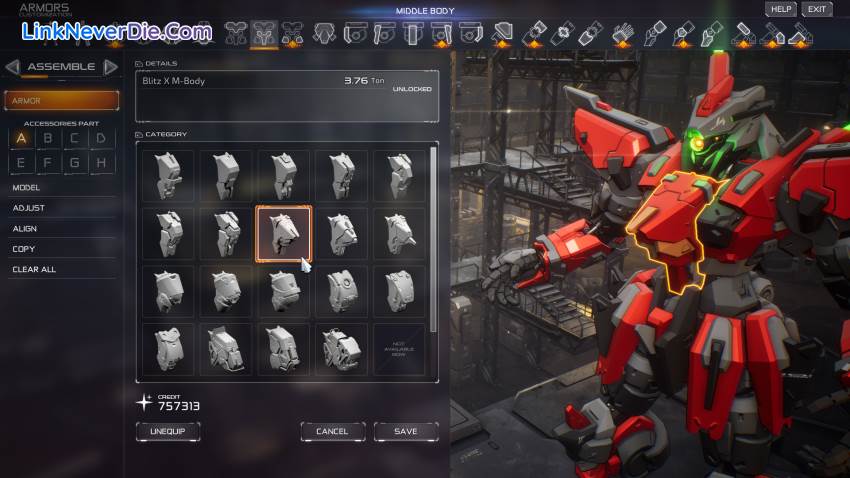Select the COPY option
This screenshot has width=850, height=478.
pos(24,249)
